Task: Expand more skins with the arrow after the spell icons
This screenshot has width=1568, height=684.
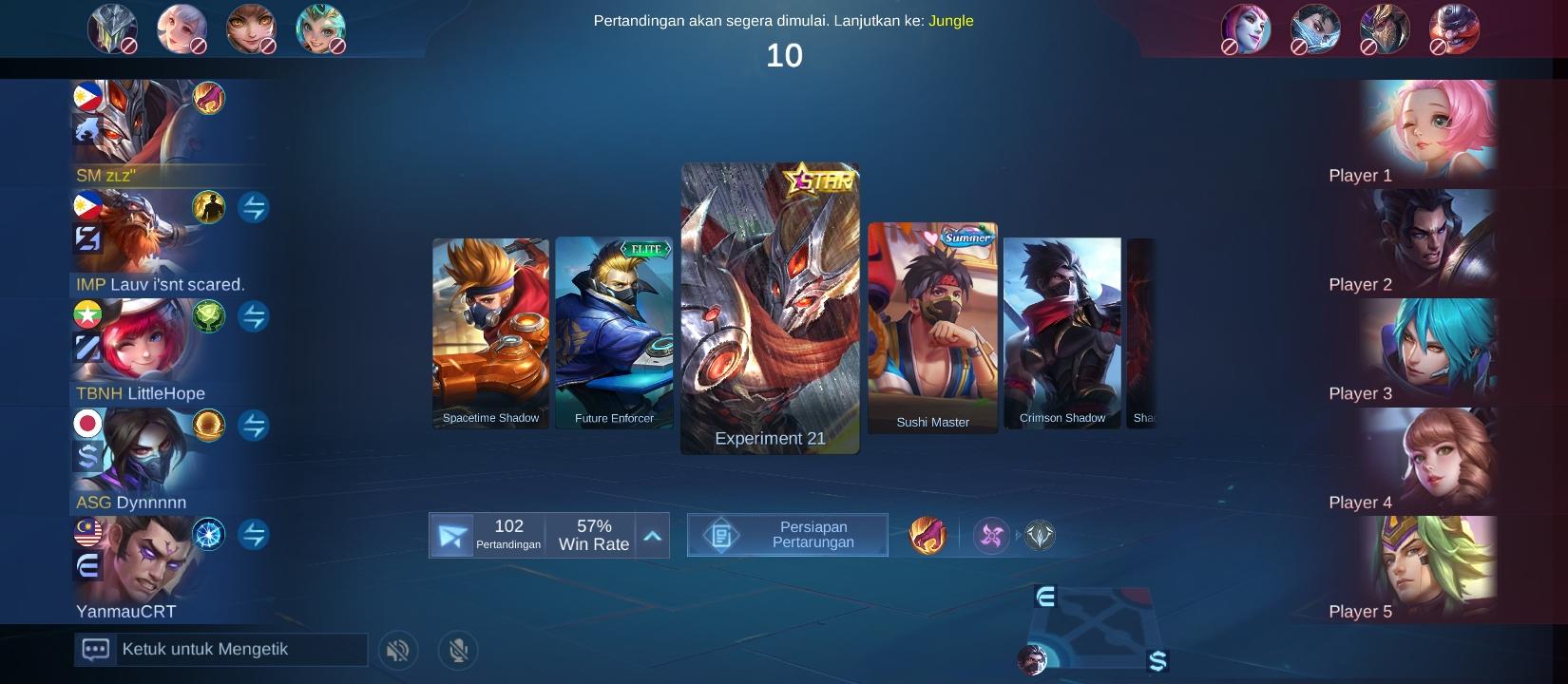Action: [1018, 535]
